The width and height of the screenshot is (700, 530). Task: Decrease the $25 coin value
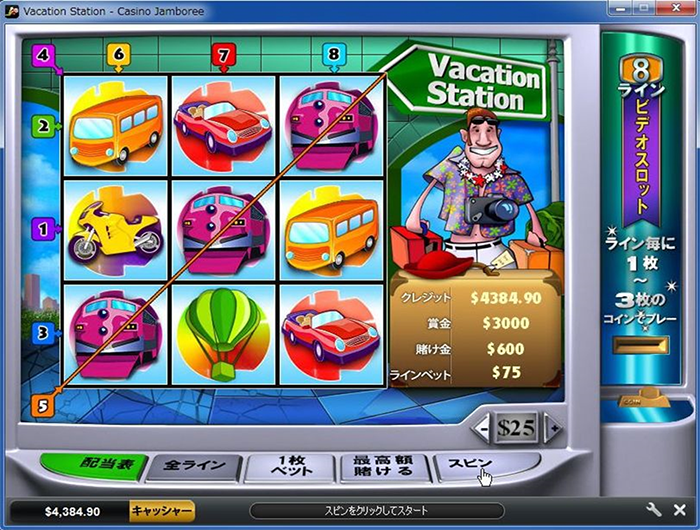[x=484, y=428]
